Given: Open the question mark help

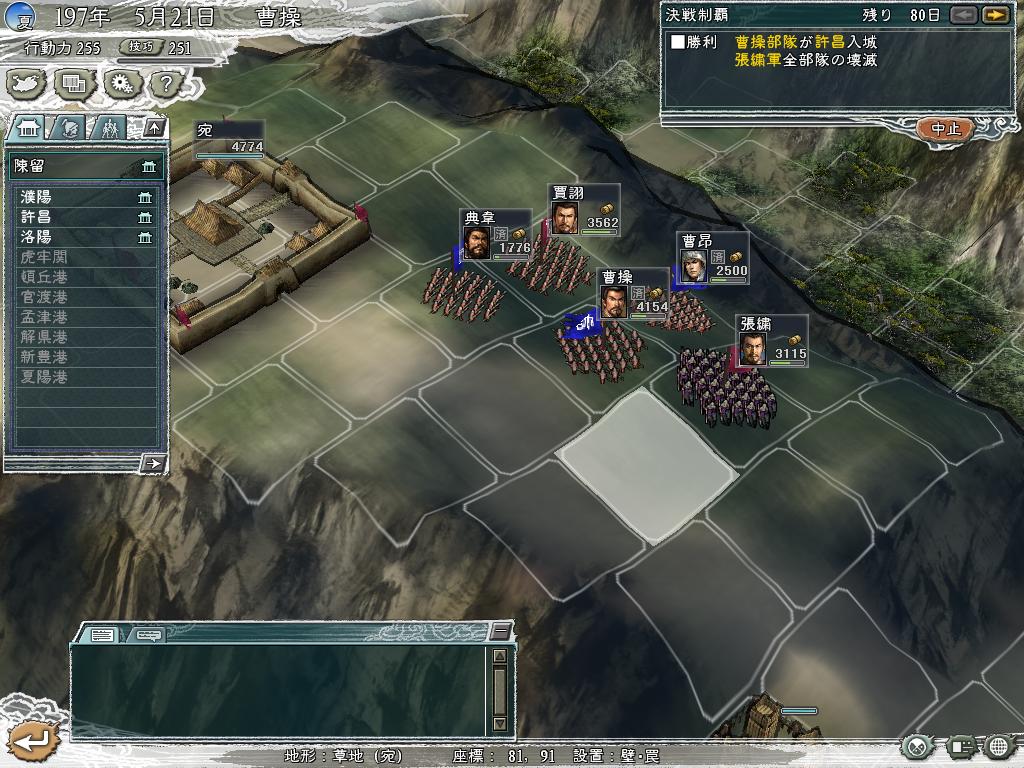Looking at the screenshot, I should (166, 83).
